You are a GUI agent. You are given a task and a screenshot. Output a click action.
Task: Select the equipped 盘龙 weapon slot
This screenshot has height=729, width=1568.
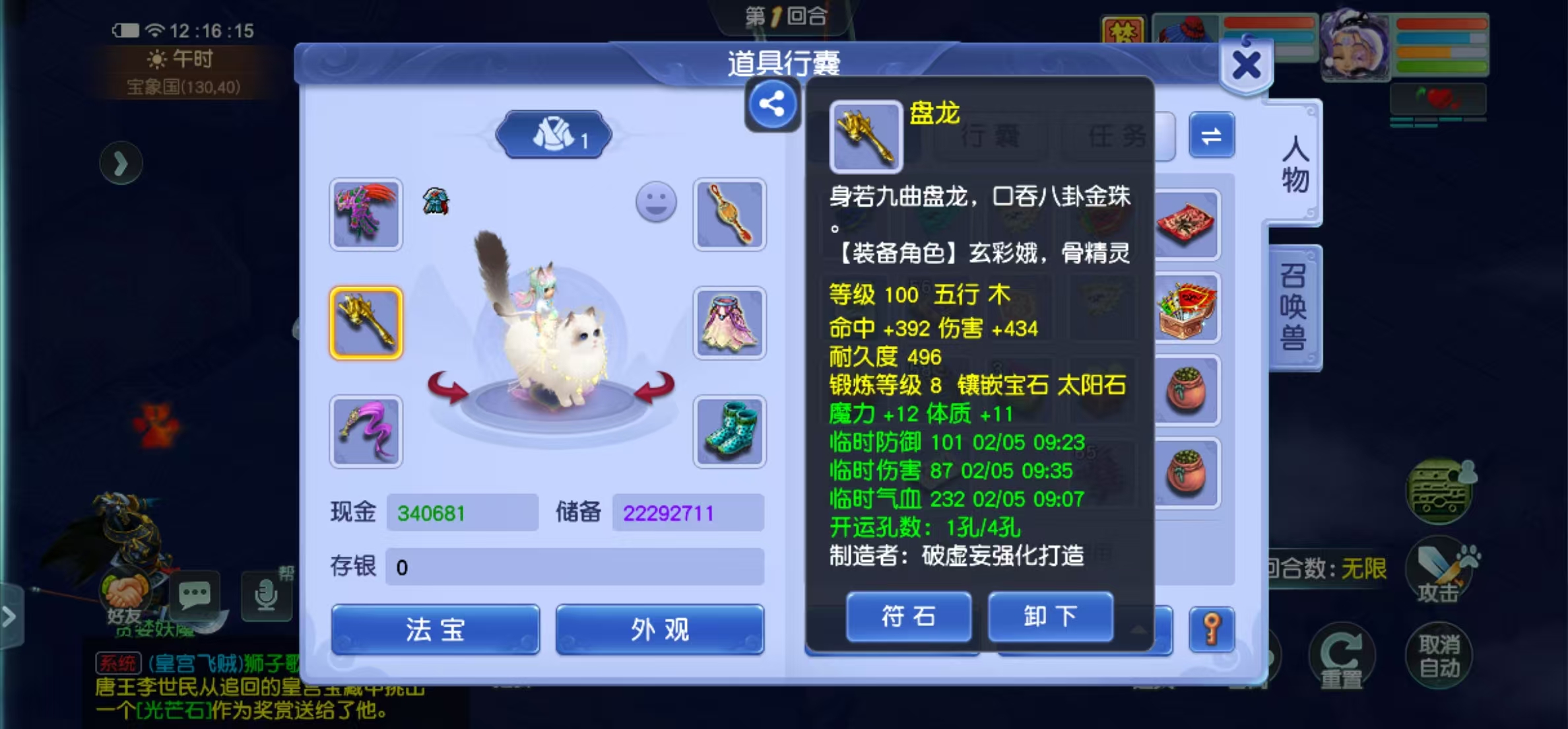(367, 322)
